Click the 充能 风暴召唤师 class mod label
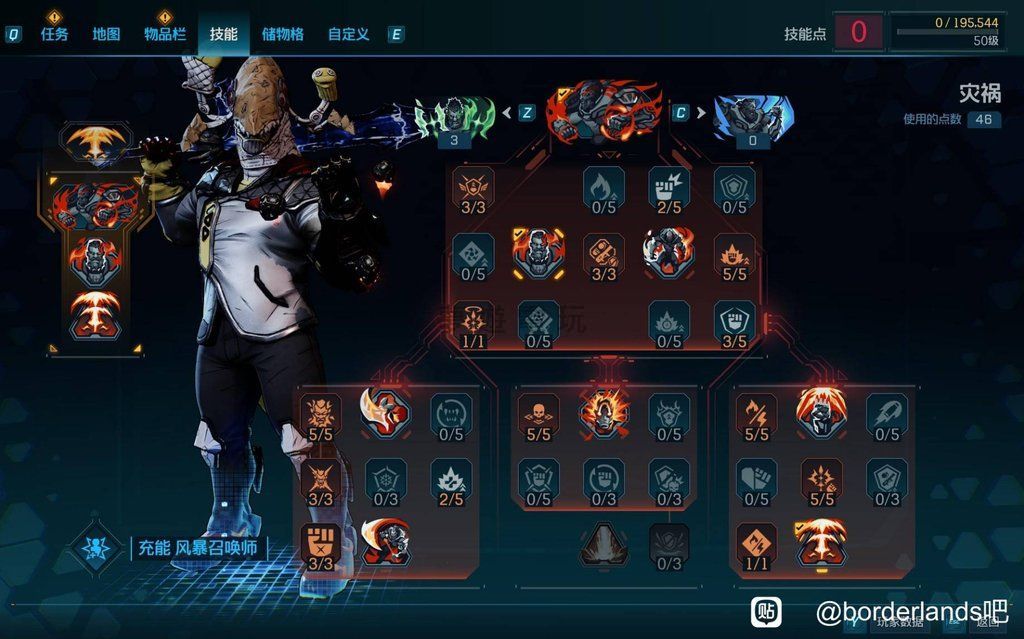Viewport: 1024px width, 639px height. tap(200, 549)
